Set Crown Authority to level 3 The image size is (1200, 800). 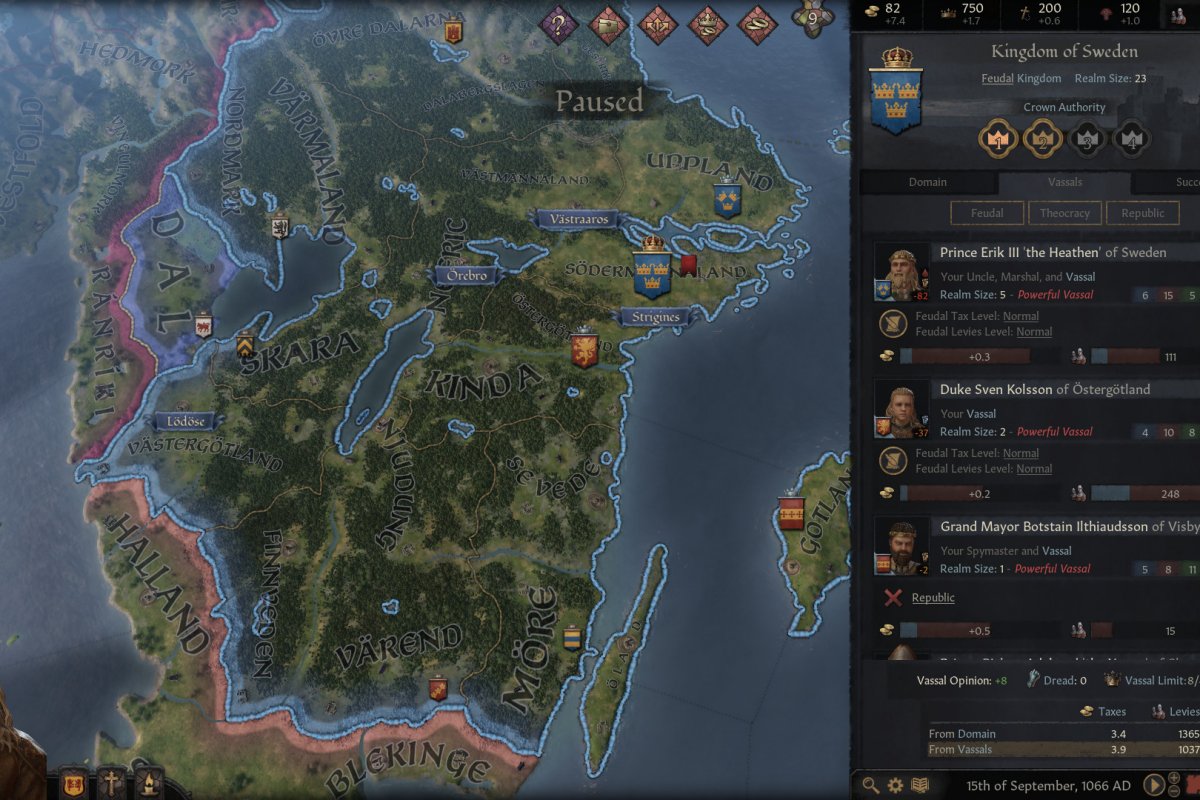(1089, 137)
